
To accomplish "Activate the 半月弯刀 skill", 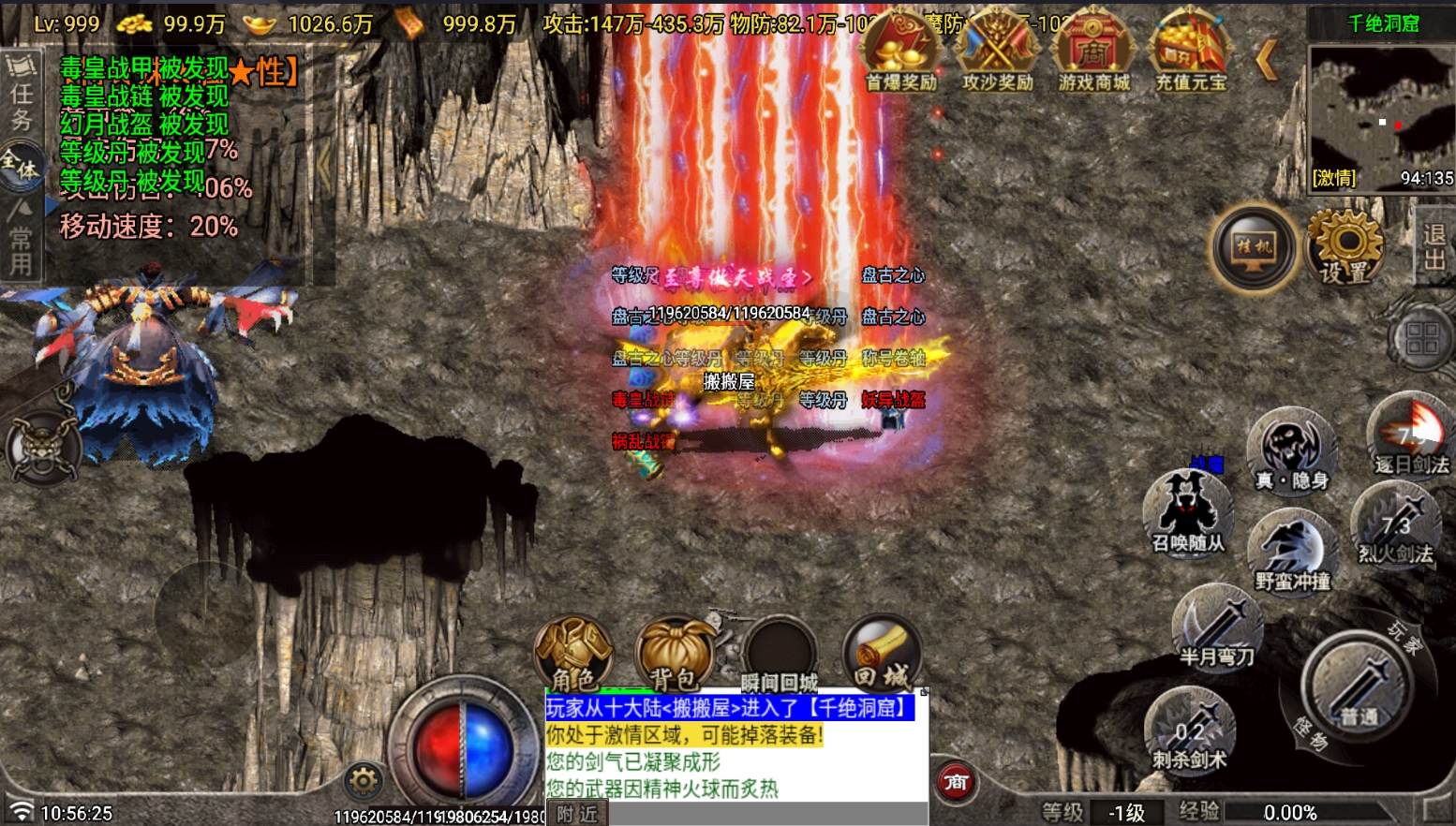I will (x=1216, y=626).
